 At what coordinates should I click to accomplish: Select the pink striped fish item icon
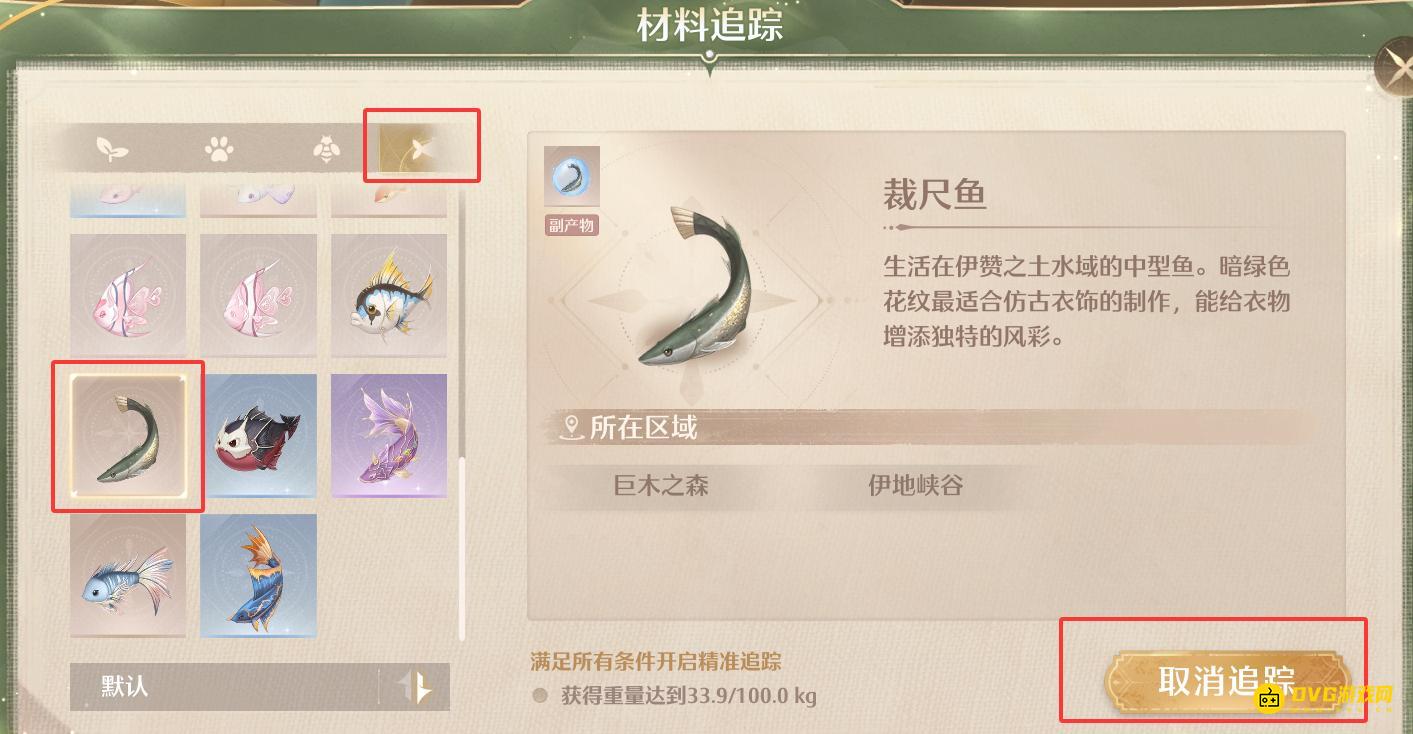(x=127, y=295)
